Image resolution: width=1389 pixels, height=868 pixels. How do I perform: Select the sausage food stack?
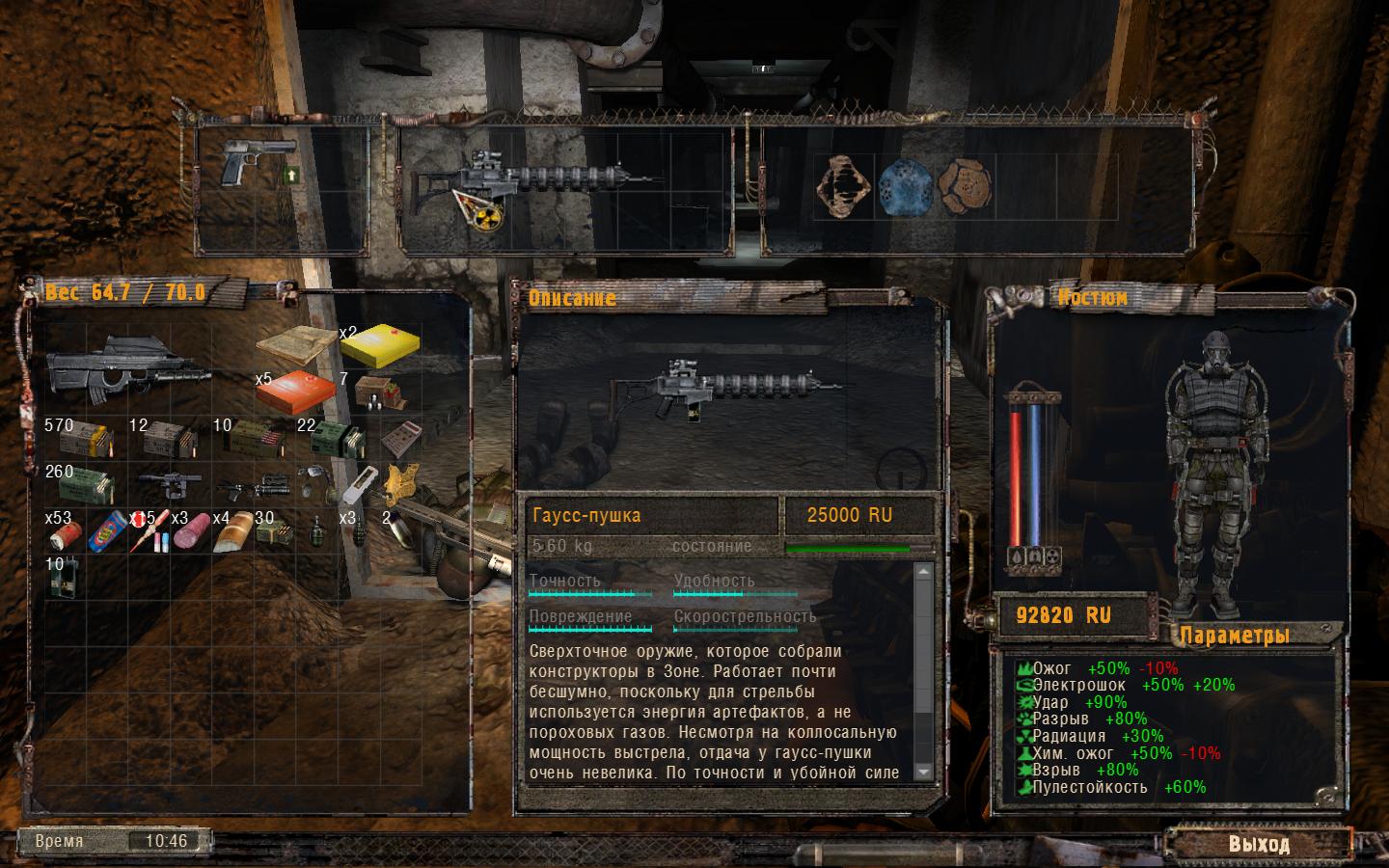[x=190, y=529]
